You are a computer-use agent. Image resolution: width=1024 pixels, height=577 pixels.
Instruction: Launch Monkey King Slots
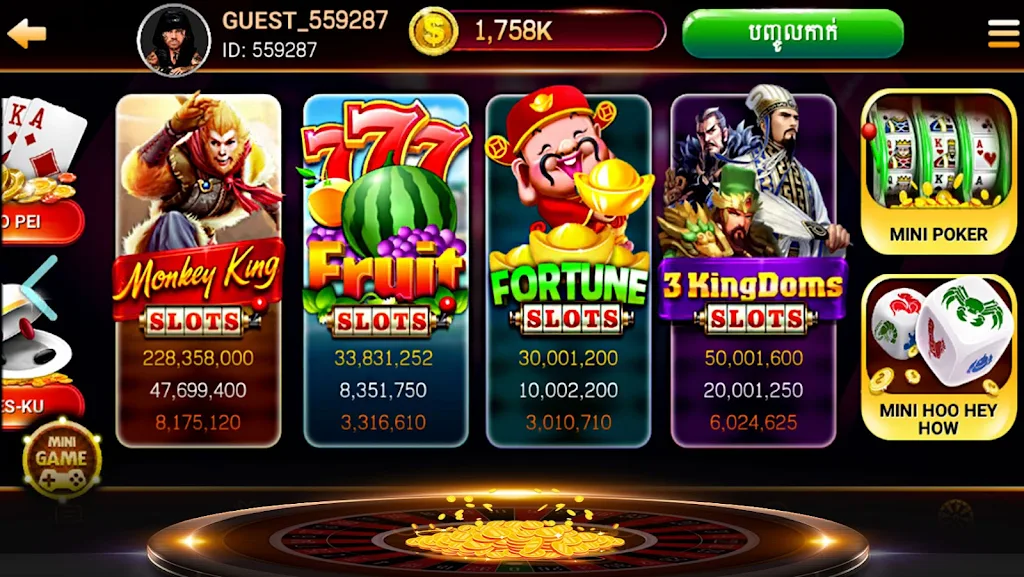tap(198, 270)
